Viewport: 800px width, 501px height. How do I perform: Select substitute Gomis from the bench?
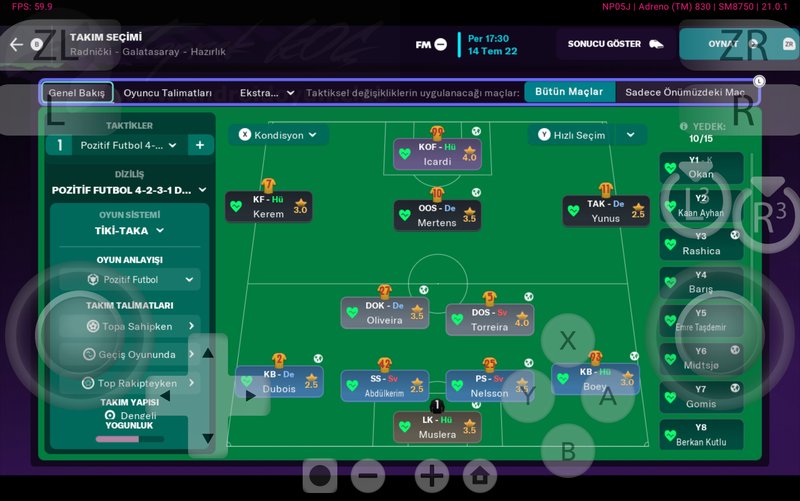pos(701,397)
